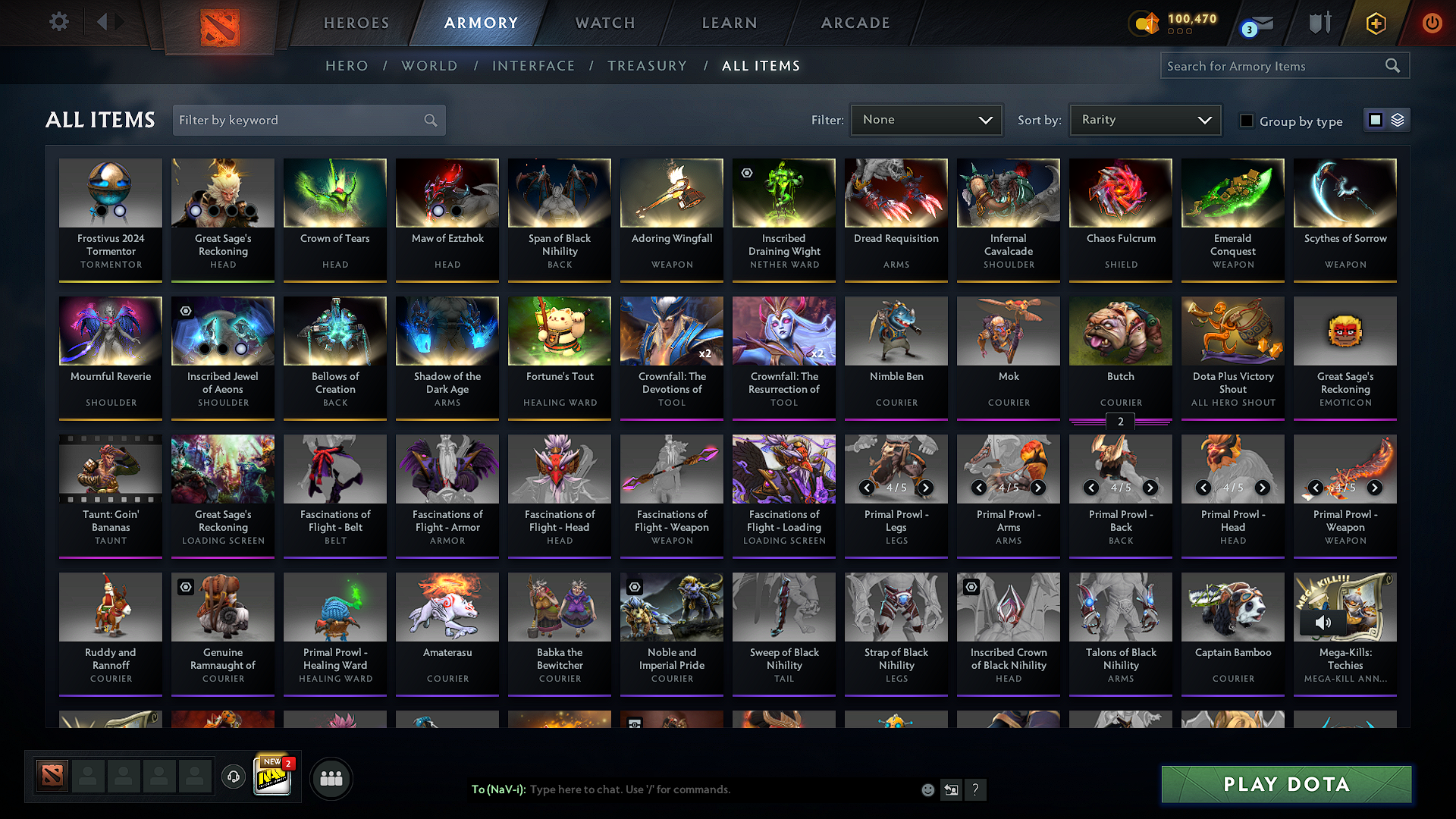The width and height of the screenshot is (1456, 819).
Task: Switch to stacked view with layers icon
Action: point(1398,119)
